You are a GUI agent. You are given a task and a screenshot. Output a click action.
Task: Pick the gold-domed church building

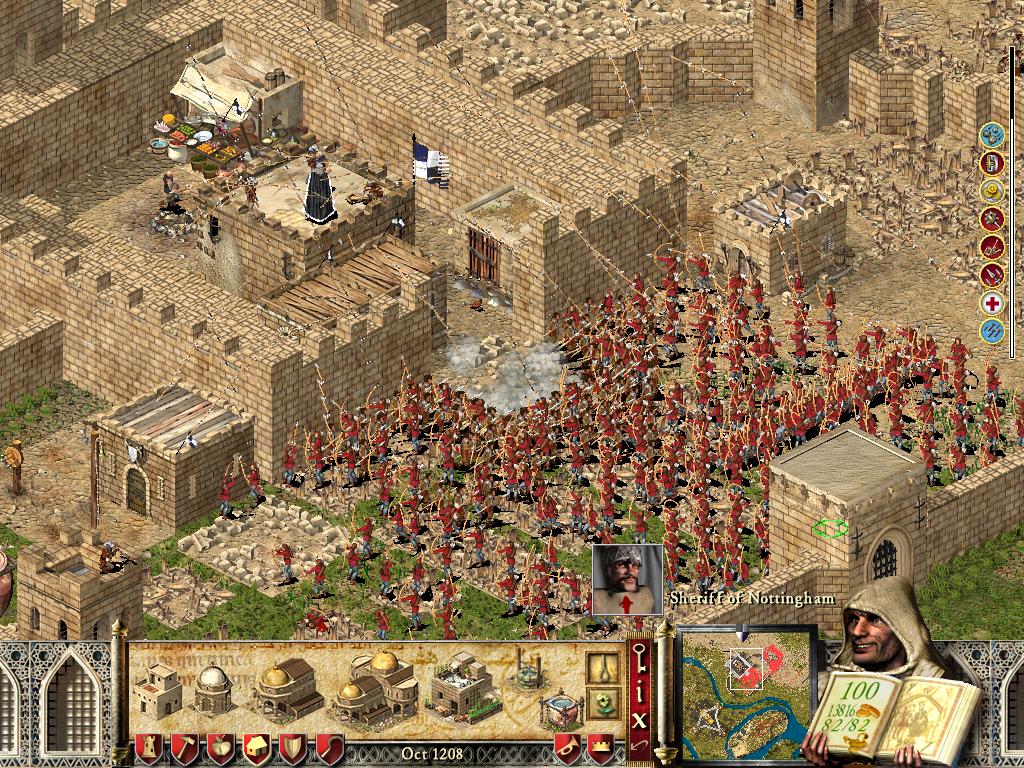286,687
